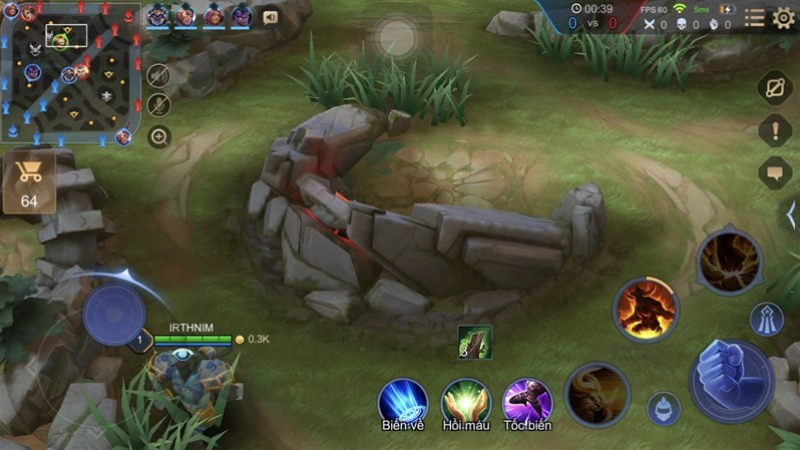800x450 pixels.
Task: Open the scoreboard list icon
Action: (754, 18)
